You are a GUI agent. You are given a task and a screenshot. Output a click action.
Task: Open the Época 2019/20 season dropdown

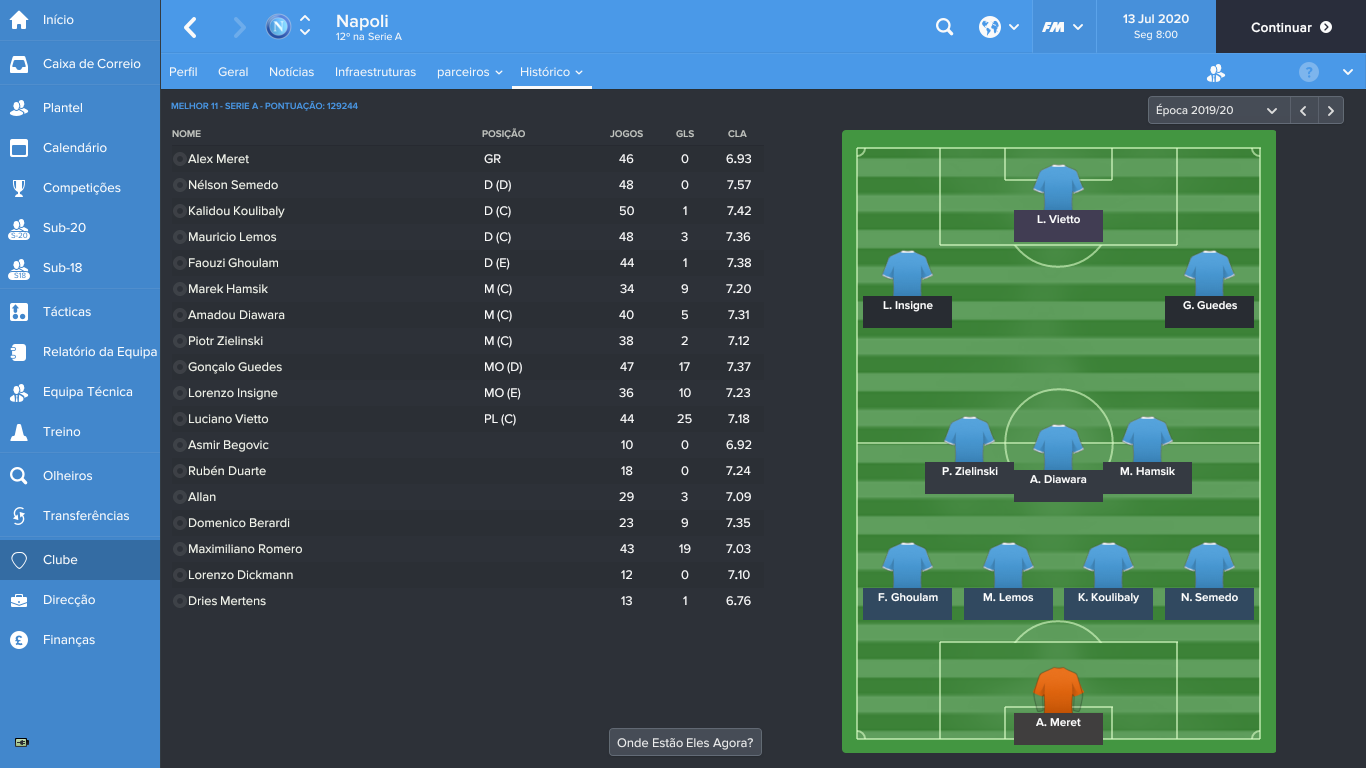click(1217, 110)
